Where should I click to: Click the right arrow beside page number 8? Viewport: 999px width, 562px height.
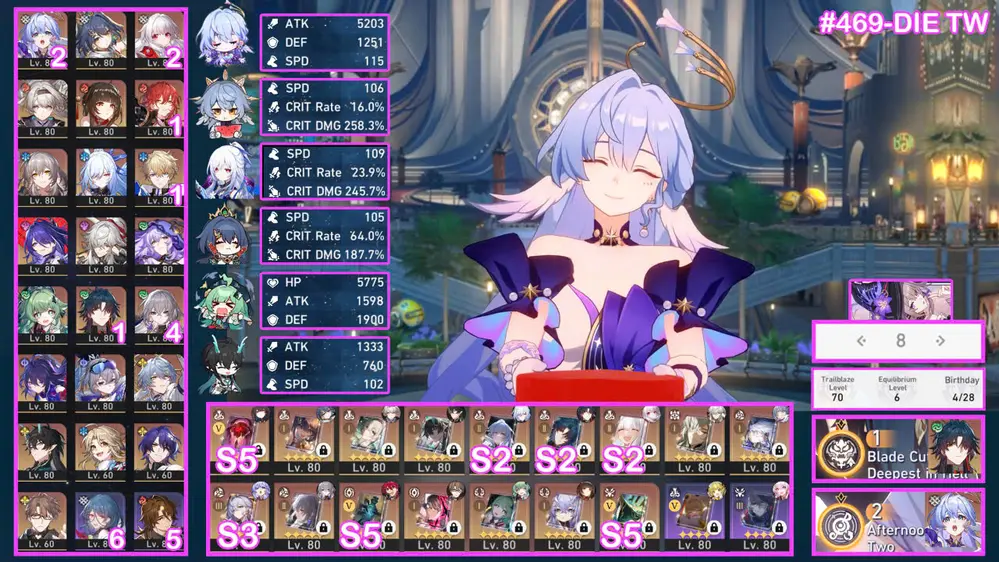[940, 341]
